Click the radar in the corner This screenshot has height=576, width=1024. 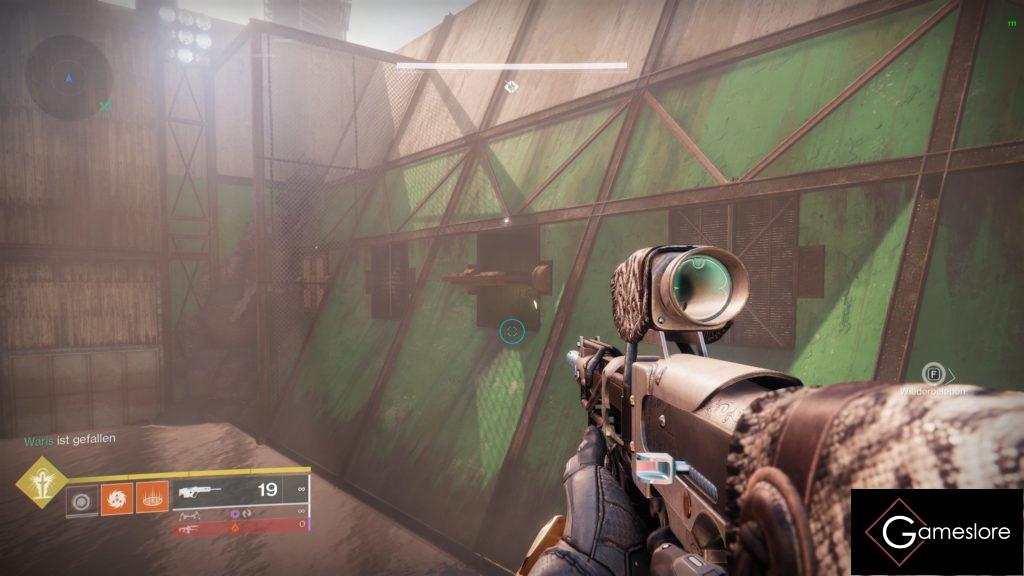pos(68,78)
